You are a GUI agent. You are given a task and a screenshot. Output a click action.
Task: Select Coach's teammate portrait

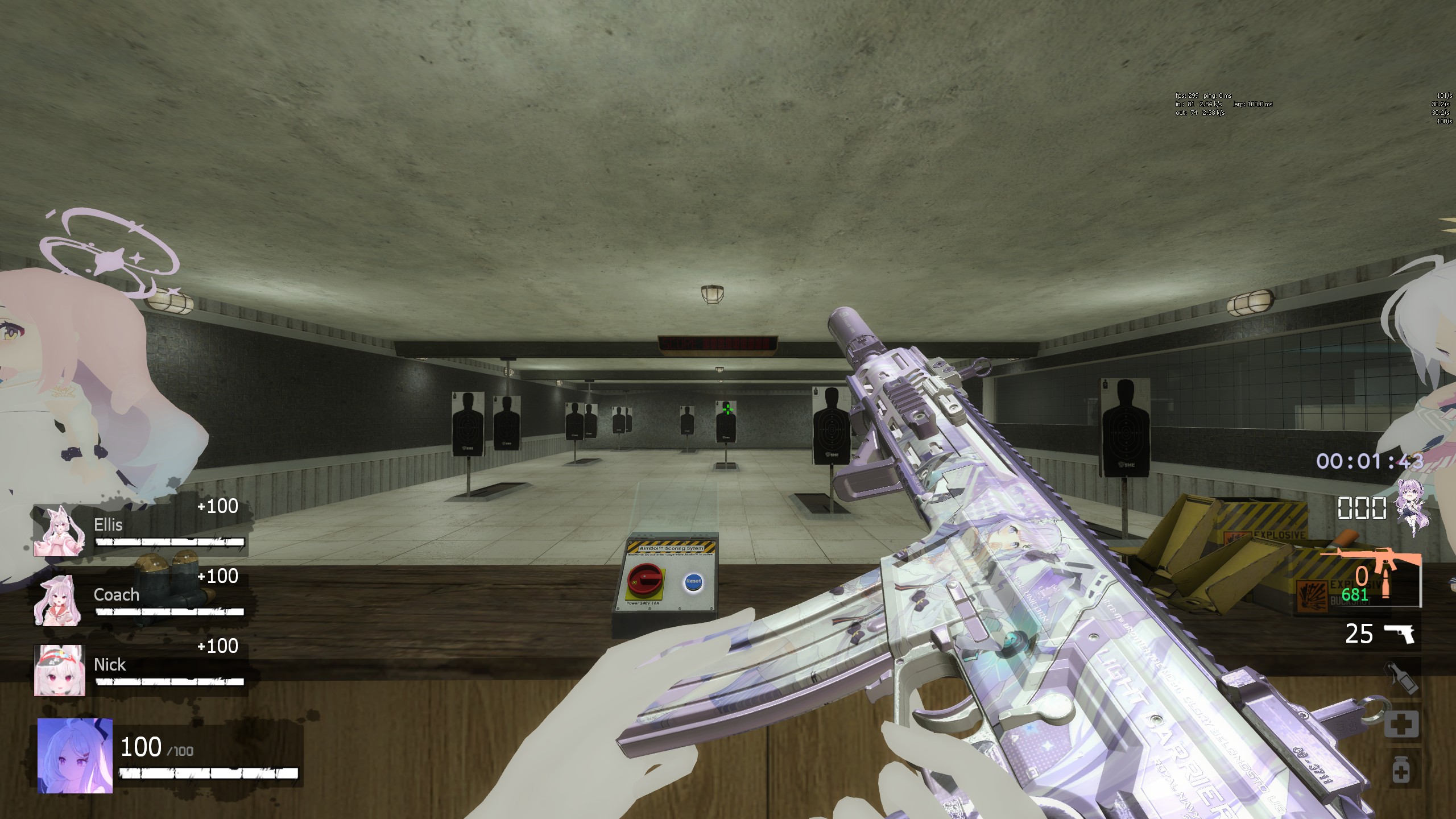click(x=59, y=601)
